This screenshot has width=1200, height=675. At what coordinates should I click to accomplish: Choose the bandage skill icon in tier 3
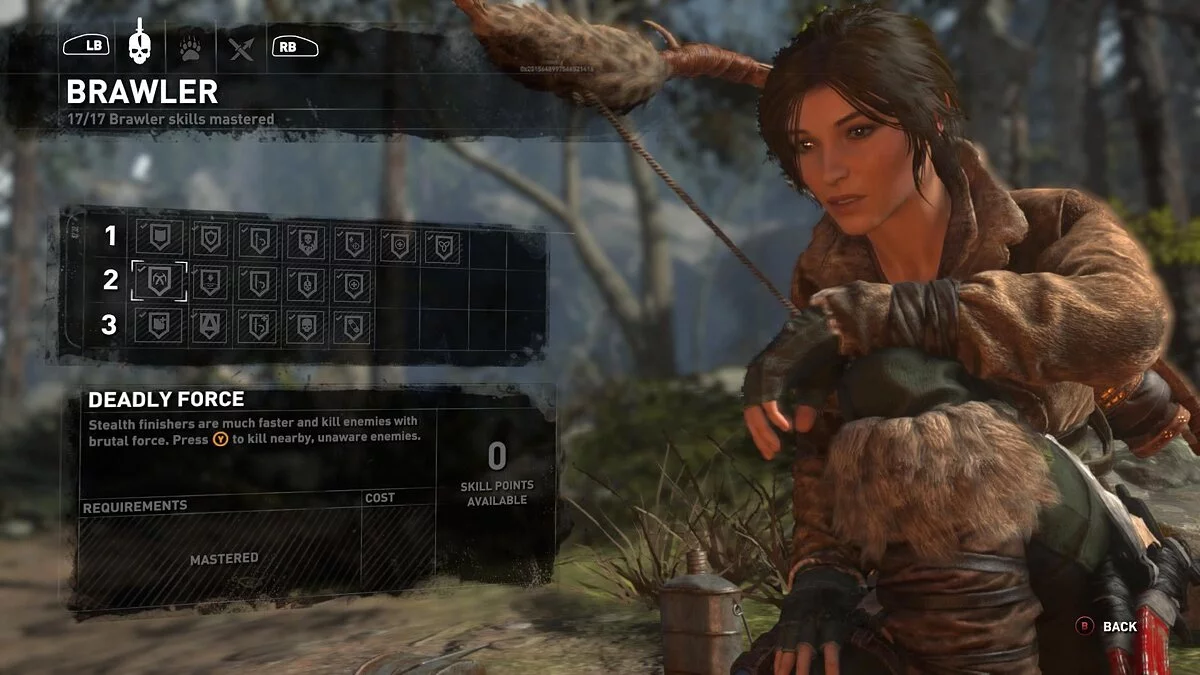pos(353,324)
